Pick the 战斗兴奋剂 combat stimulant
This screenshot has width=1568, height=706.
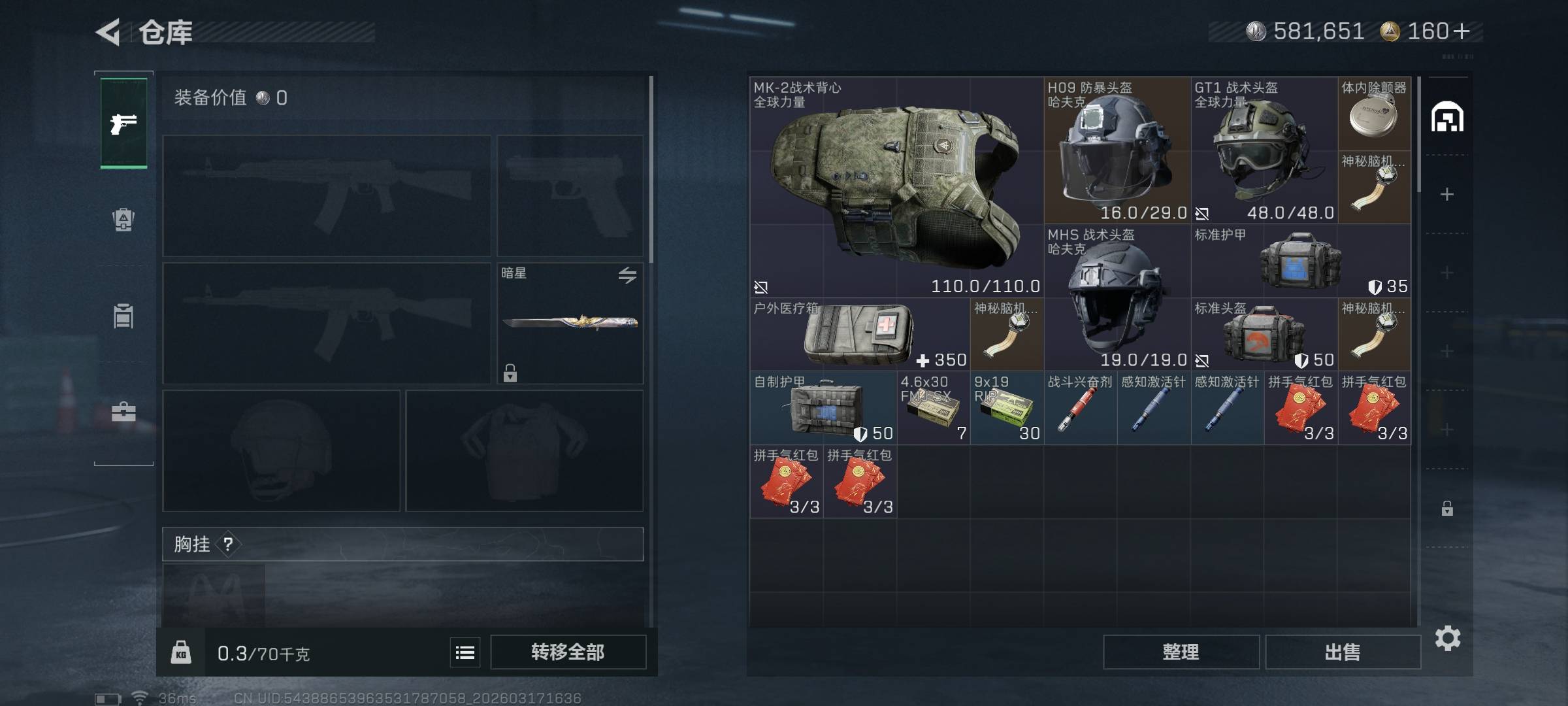[x=1080, y=408]
